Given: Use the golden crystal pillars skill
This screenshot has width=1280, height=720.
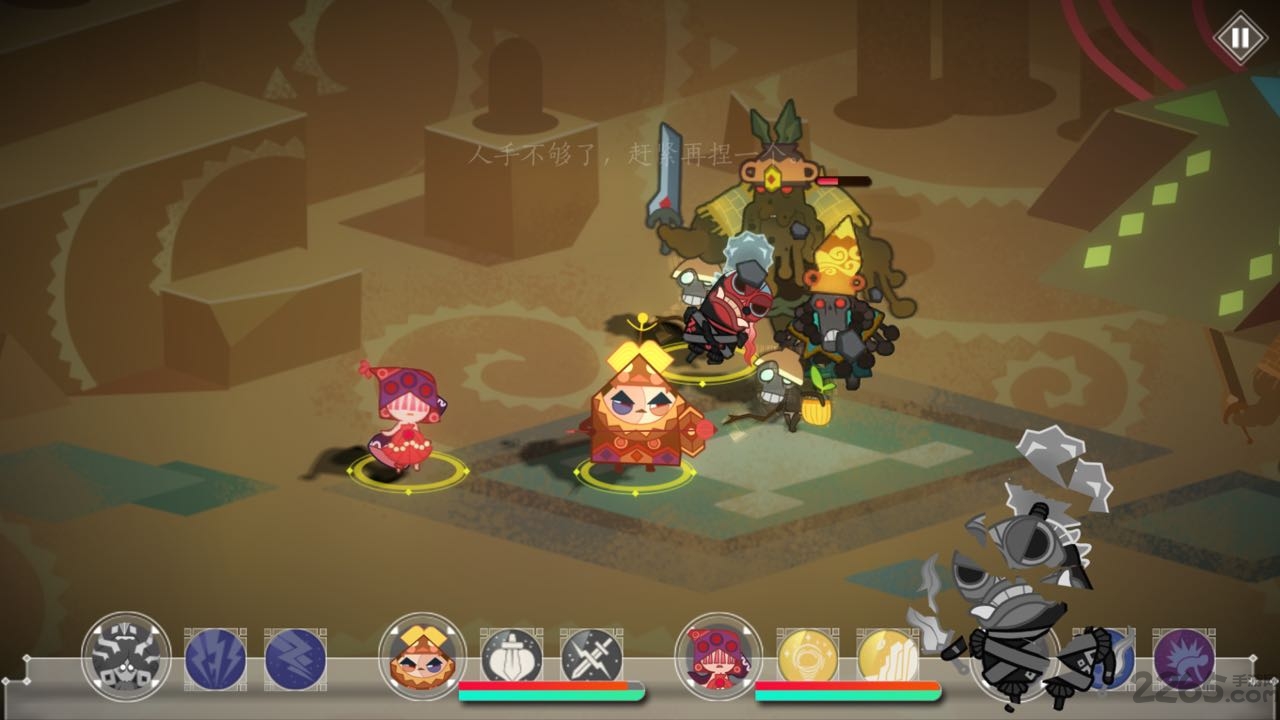Looking at the screenshot, I should (x=887, y=658).
